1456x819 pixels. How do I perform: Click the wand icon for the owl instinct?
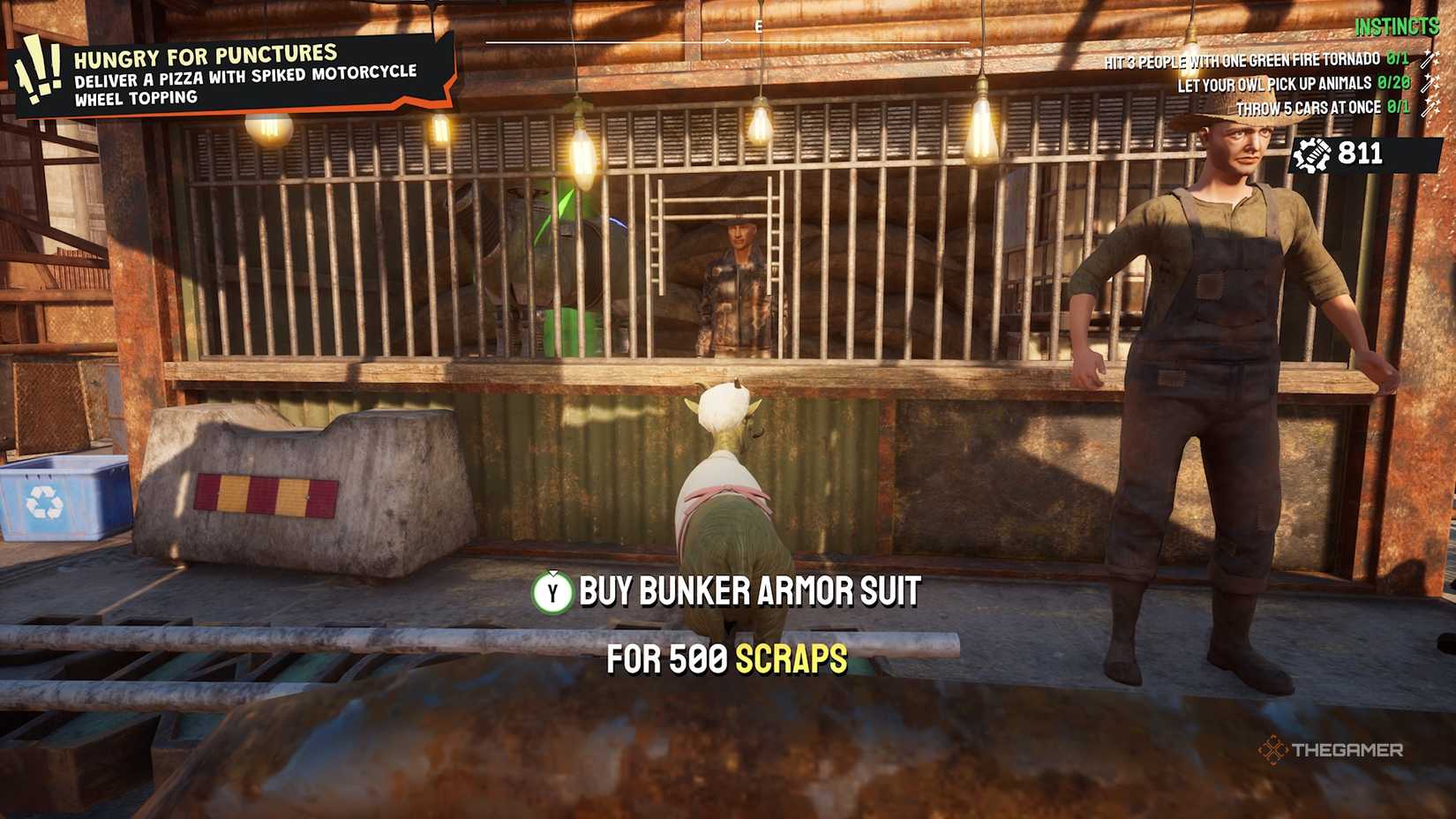[x=1428, y=85]
